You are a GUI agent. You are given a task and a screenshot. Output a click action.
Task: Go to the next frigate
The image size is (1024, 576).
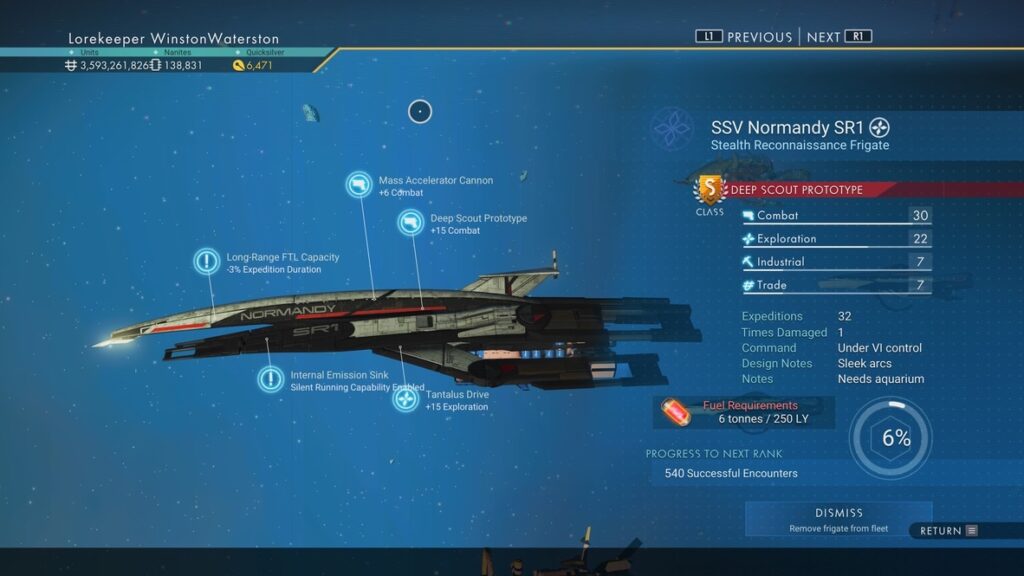tap(838, 37)
